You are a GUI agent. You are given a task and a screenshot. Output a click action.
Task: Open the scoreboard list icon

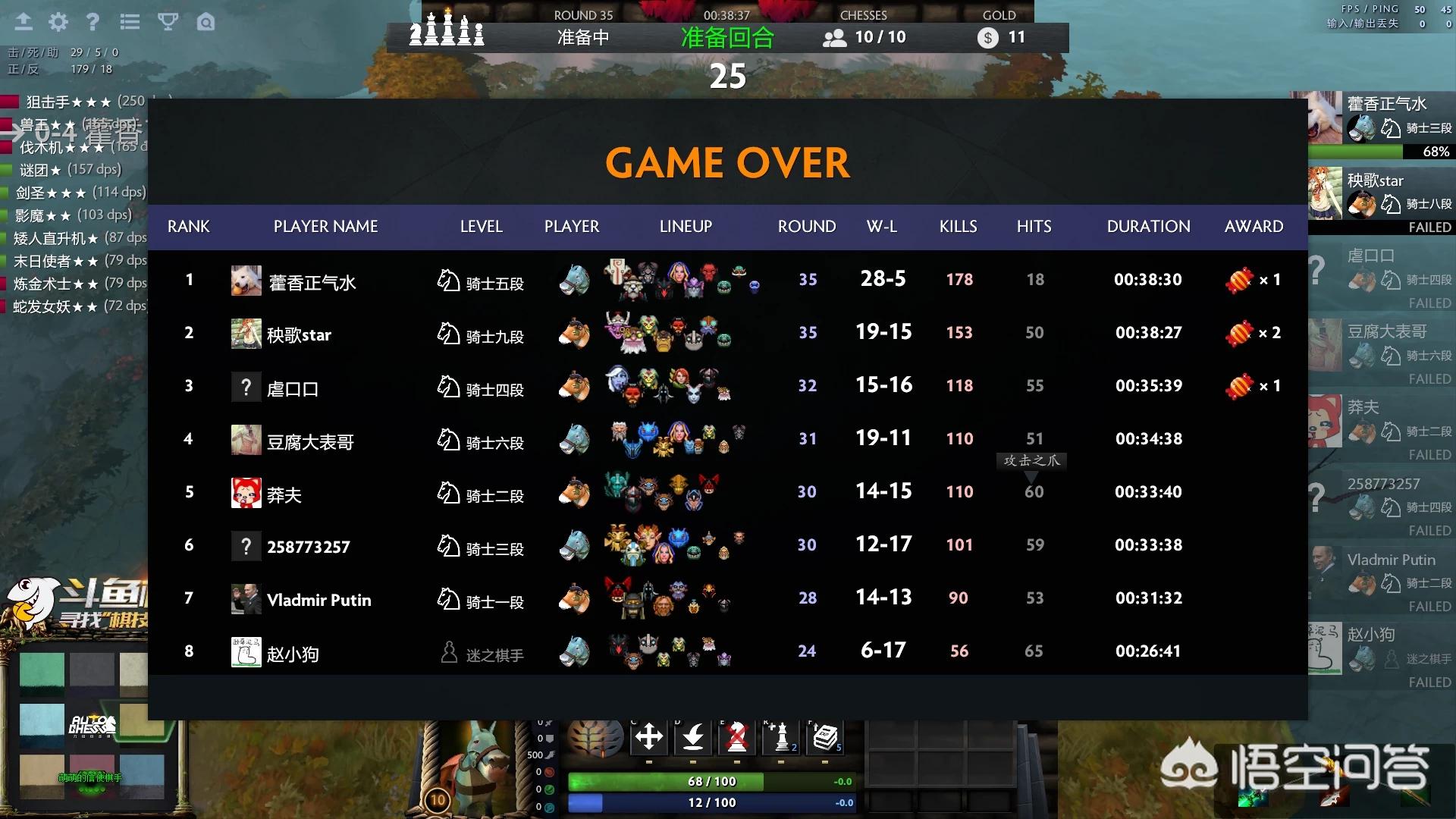pos(130,22)
